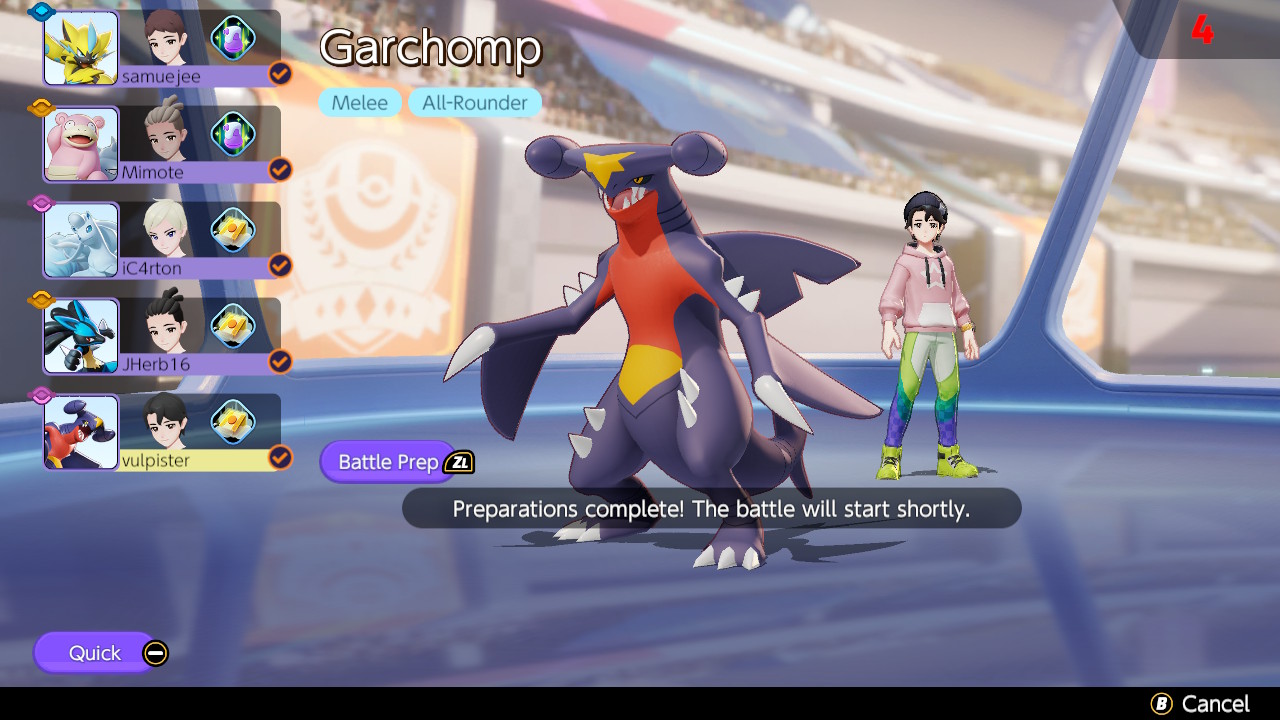Inspect JHerb16's yellow battle item icon

(232, 325)
